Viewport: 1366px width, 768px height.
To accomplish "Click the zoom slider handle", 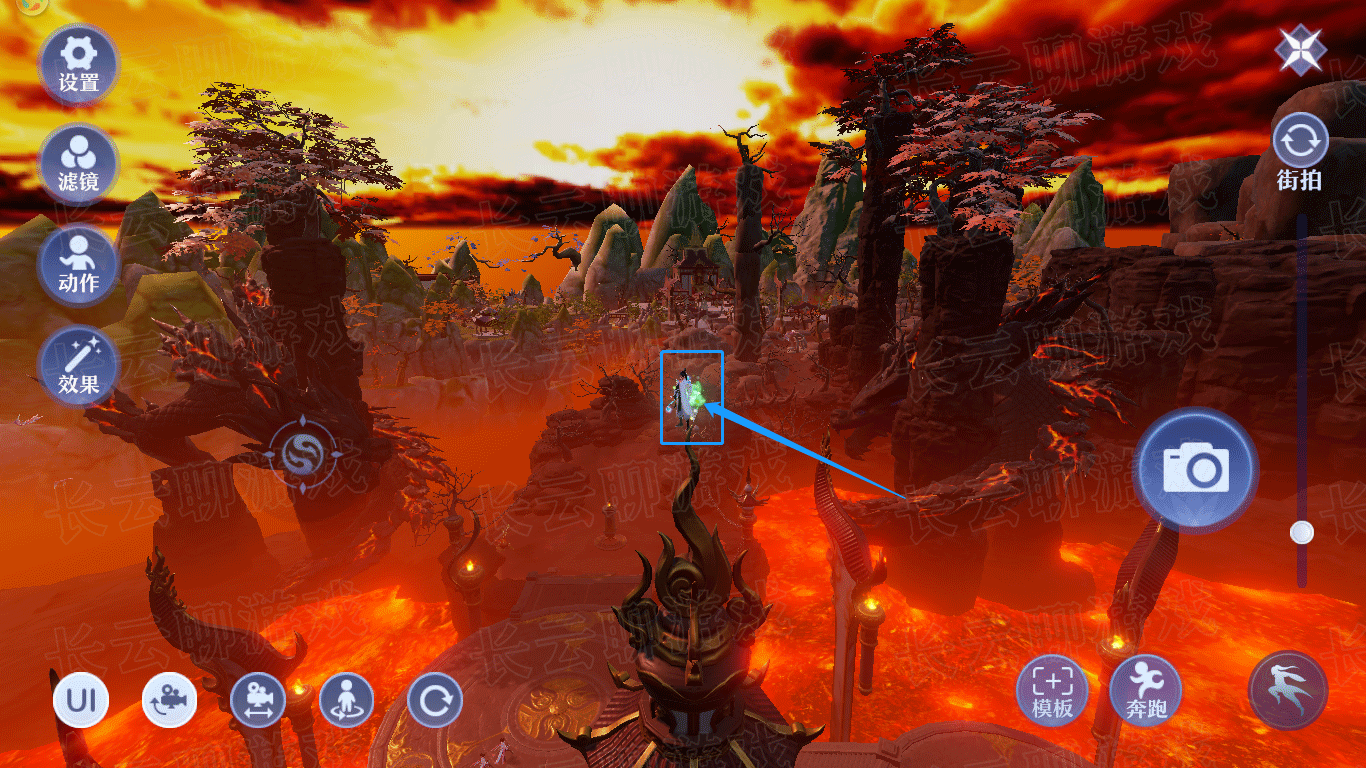I will click(x=1302, y=532).
